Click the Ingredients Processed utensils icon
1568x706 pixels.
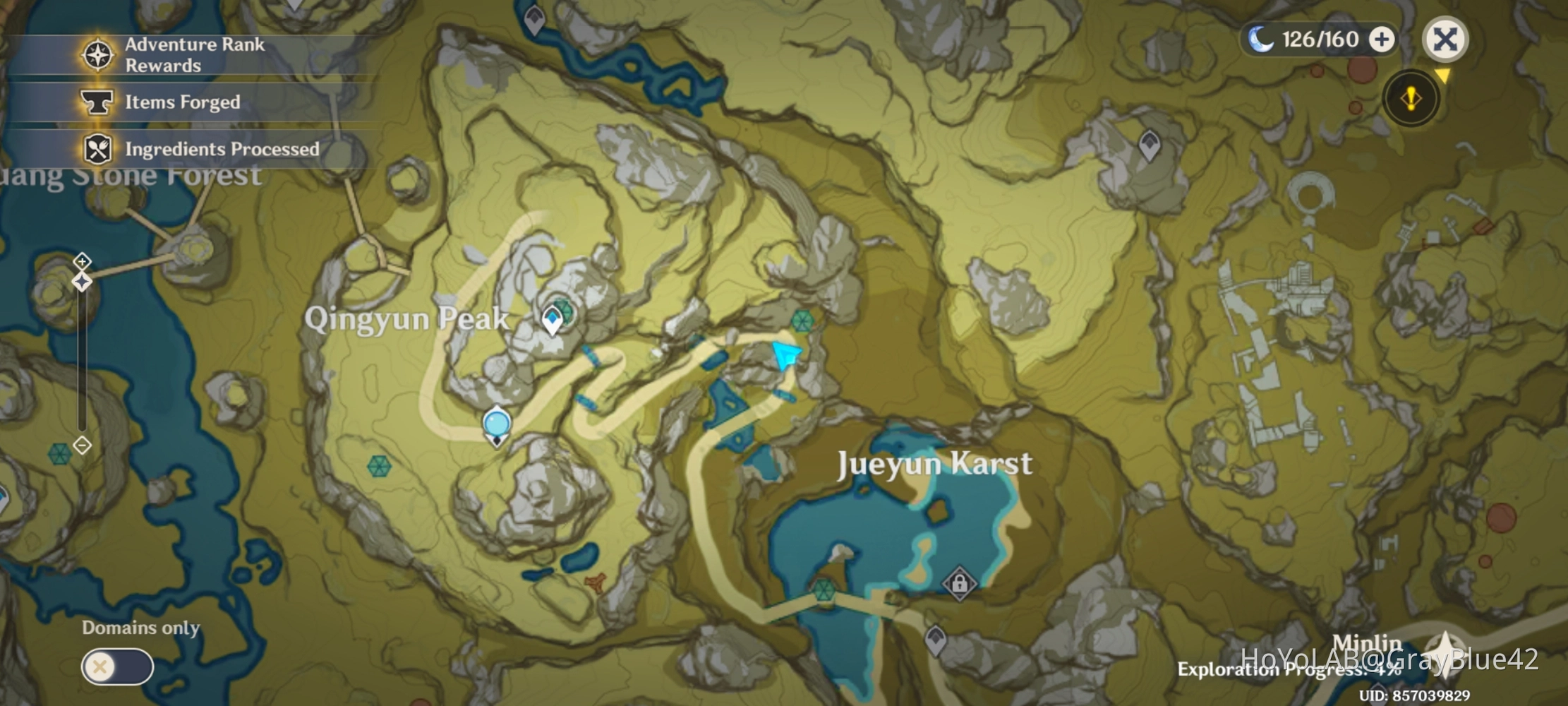click(x=99, y=150)
